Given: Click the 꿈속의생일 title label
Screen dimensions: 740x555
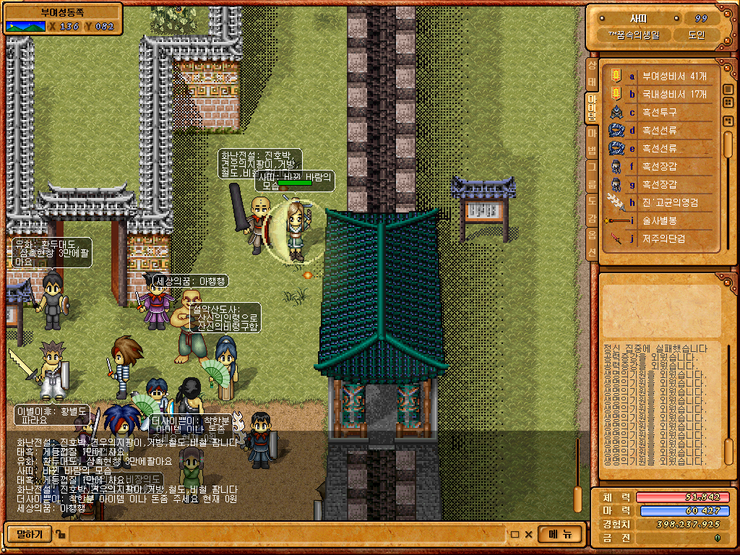Looking at the screenshot, I should pyautogui.click(x=634, y=35).
